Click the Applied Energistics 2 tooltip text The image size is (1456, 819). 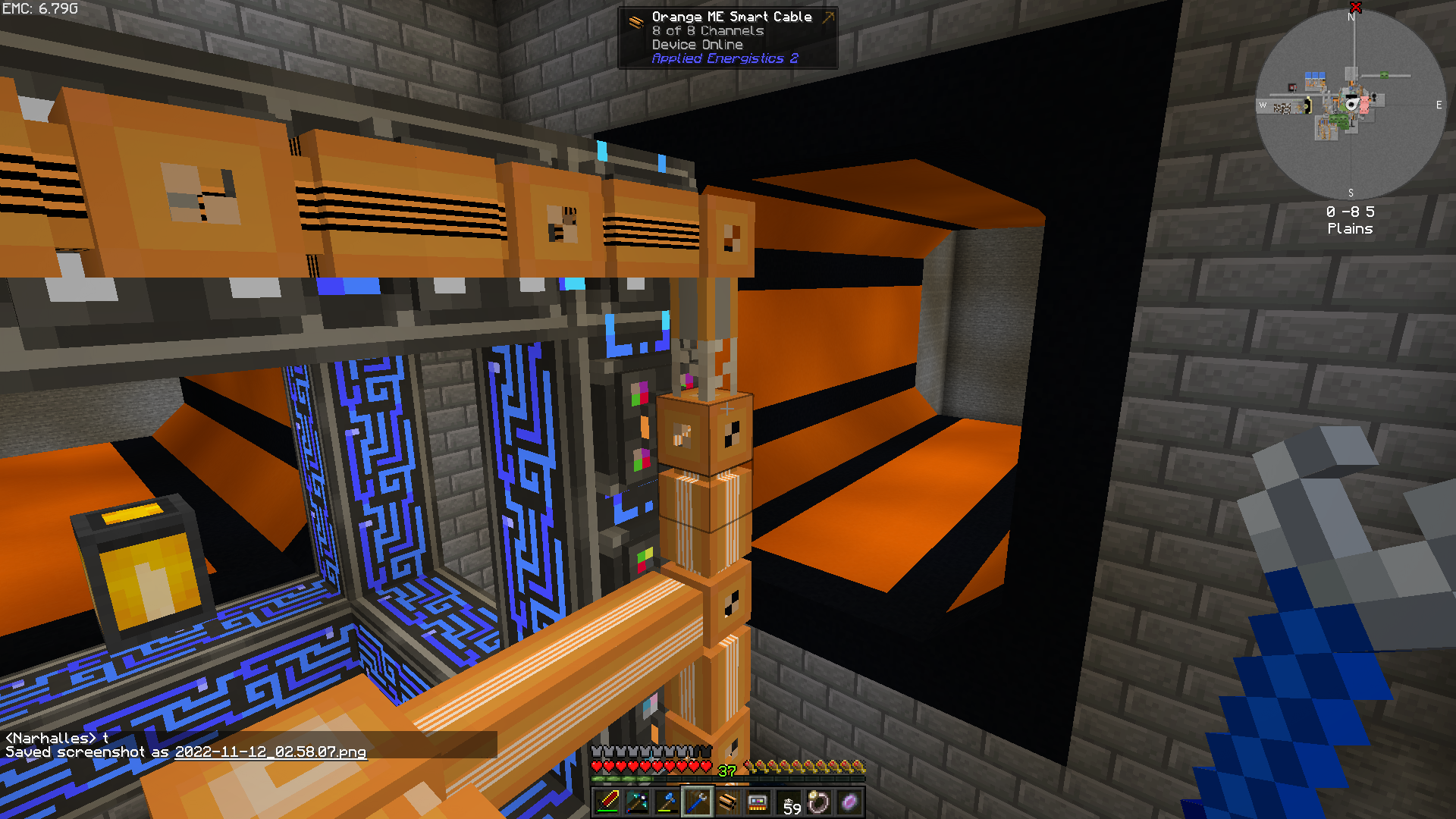(724, 58)
